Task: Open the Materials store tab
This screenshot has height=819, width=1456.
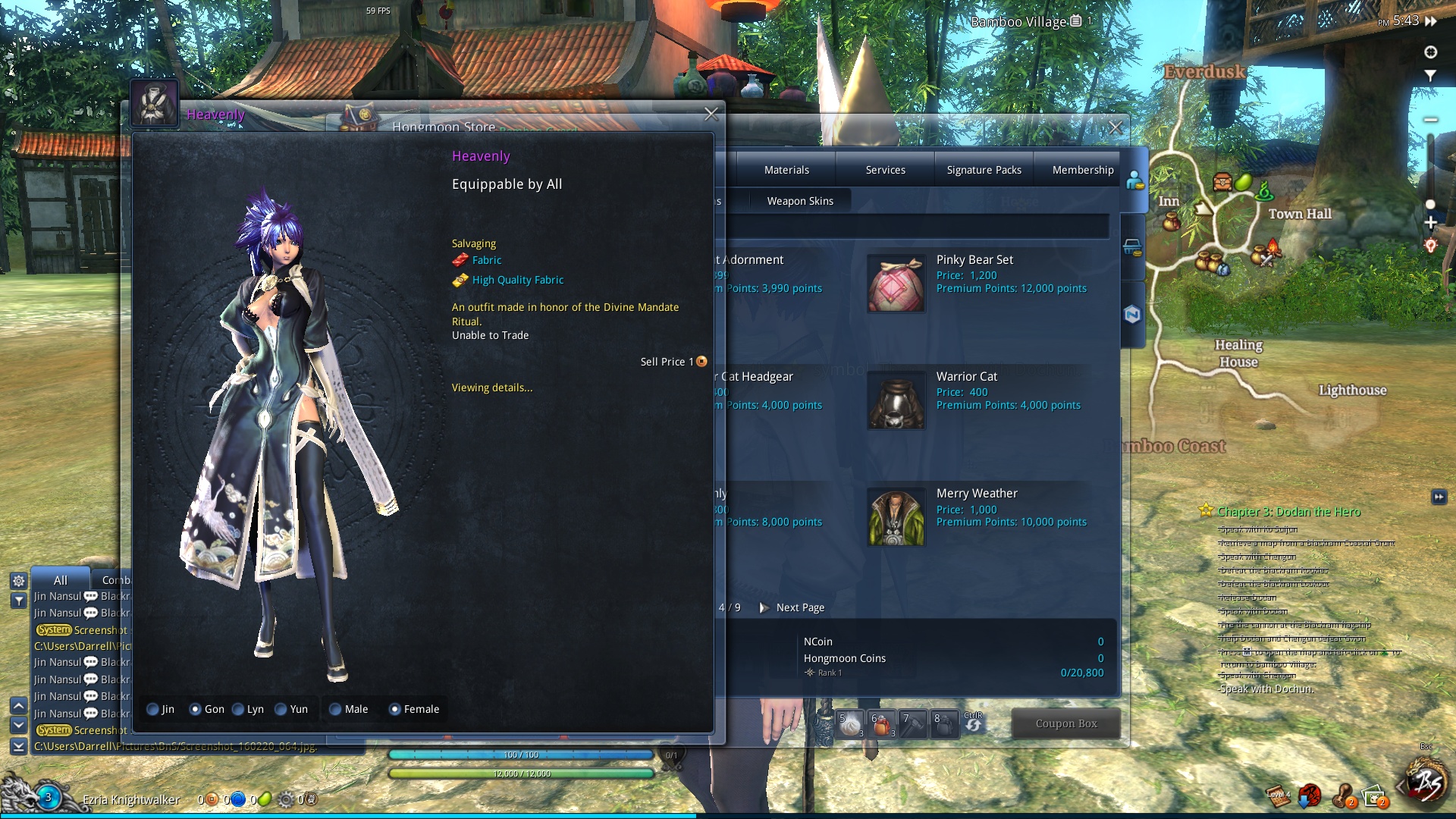Action: [786, 170]
